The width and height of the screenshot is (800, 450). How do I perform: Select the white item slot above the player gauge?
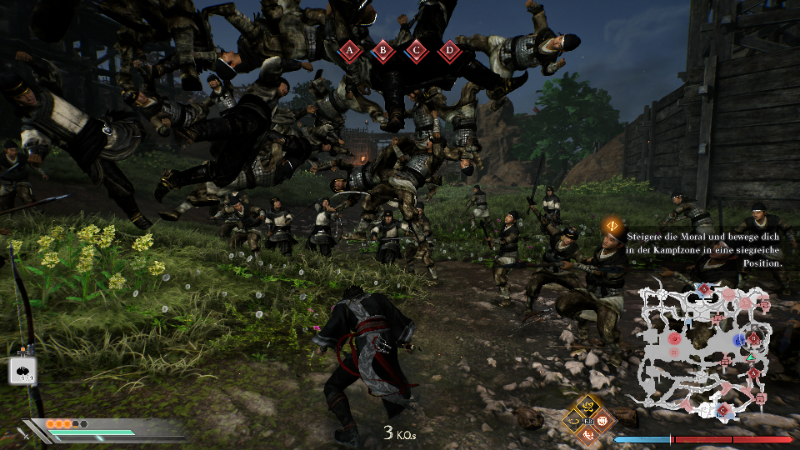pos(23,370)
